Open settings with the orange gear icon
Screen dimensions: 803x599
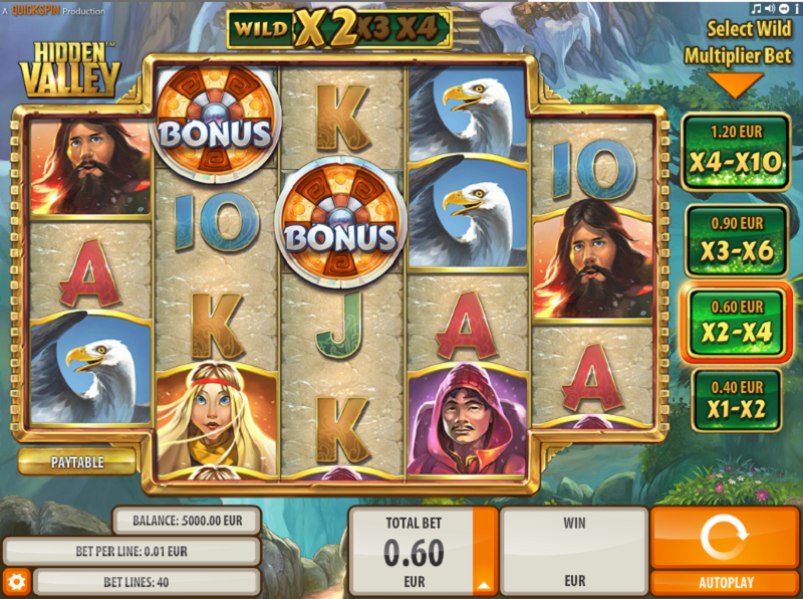[x=15, y=581]
